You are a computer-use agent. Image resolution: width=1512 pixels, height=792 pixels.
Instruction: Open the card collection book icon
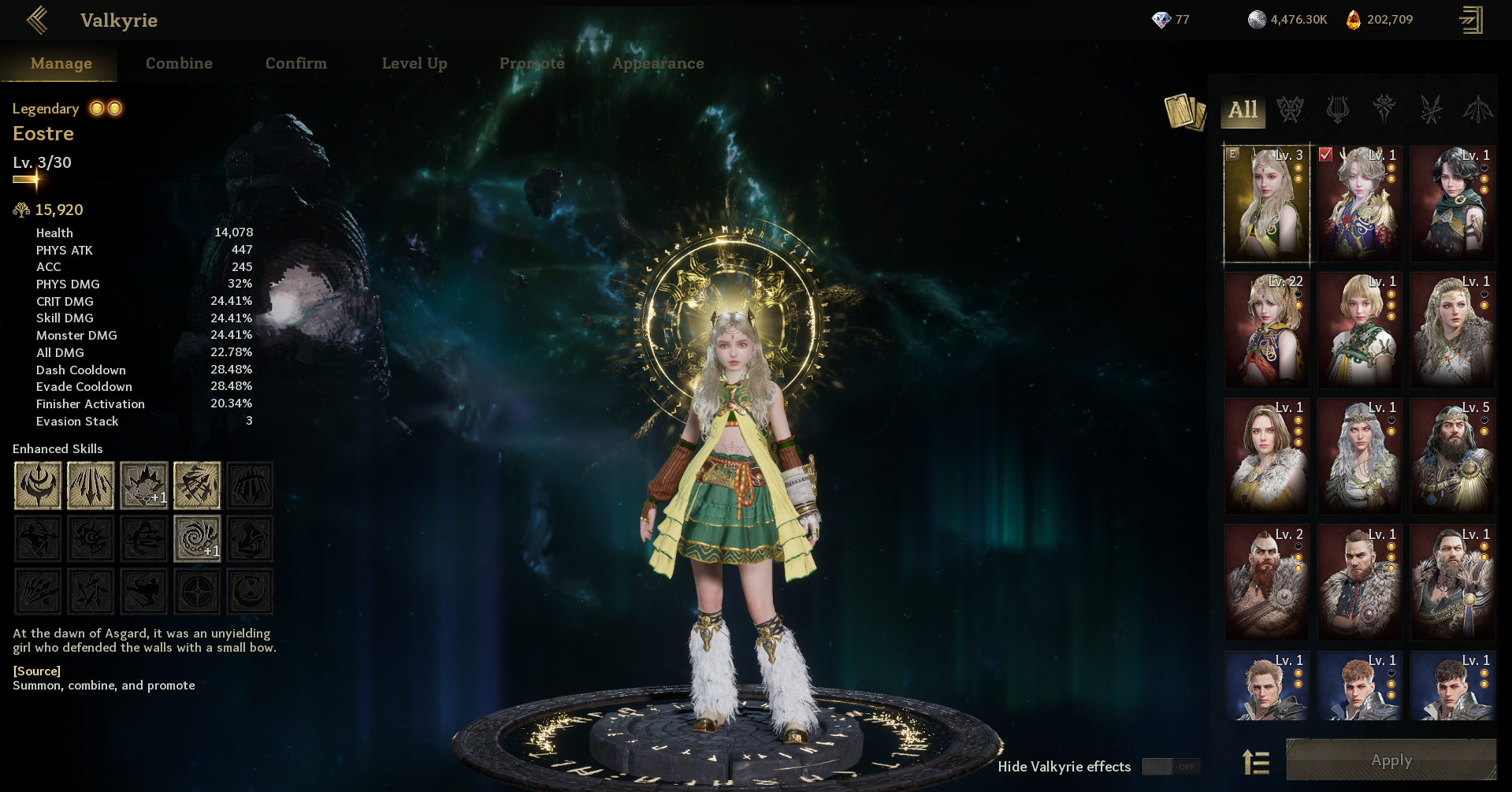tap(1184, 112)
